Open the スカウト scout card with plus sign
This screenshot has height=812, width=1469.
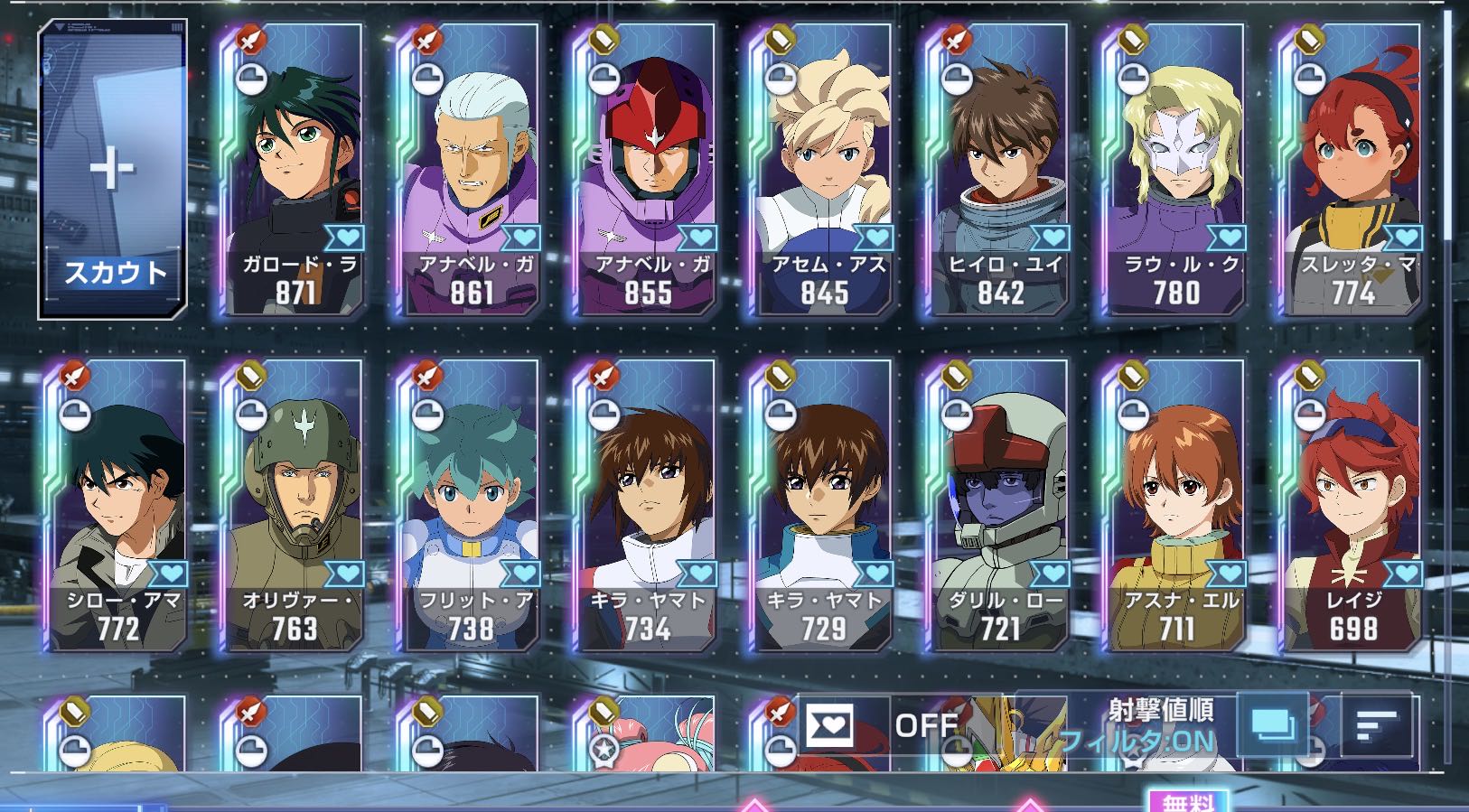[x=113, y=170]
